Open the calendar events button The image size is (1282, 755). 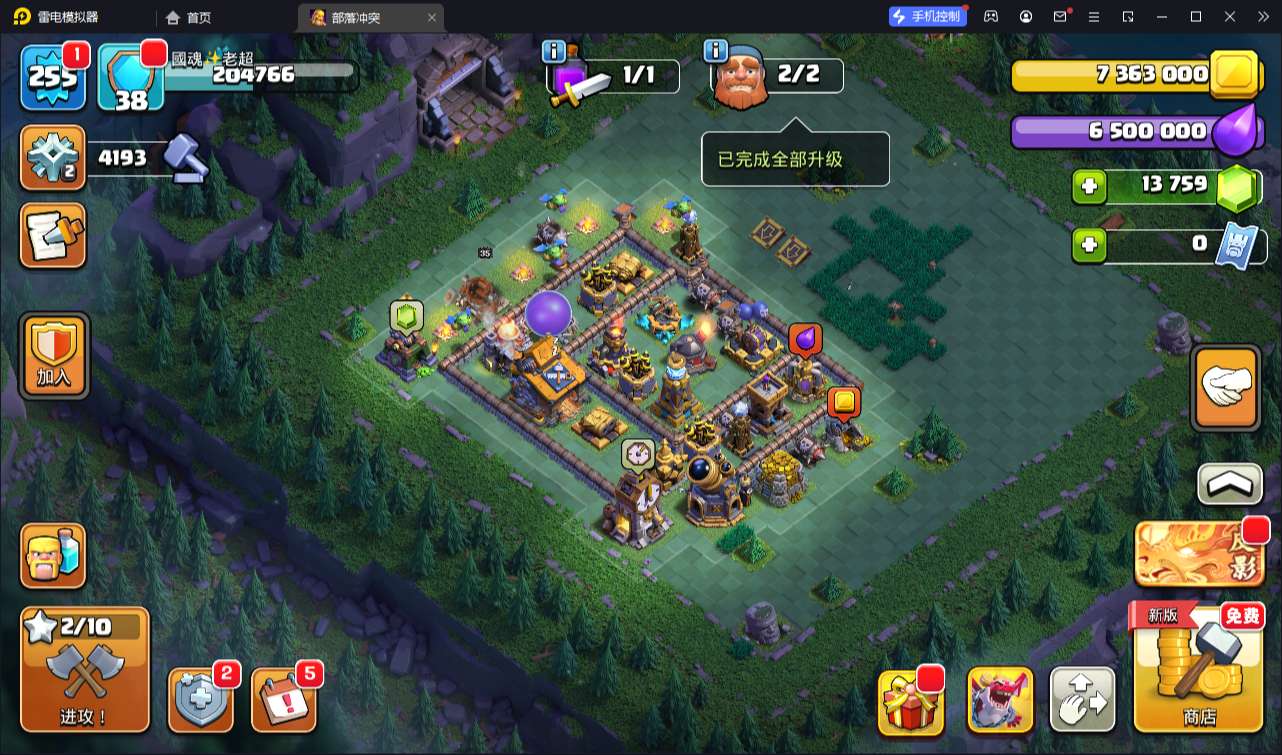(283, 699)
